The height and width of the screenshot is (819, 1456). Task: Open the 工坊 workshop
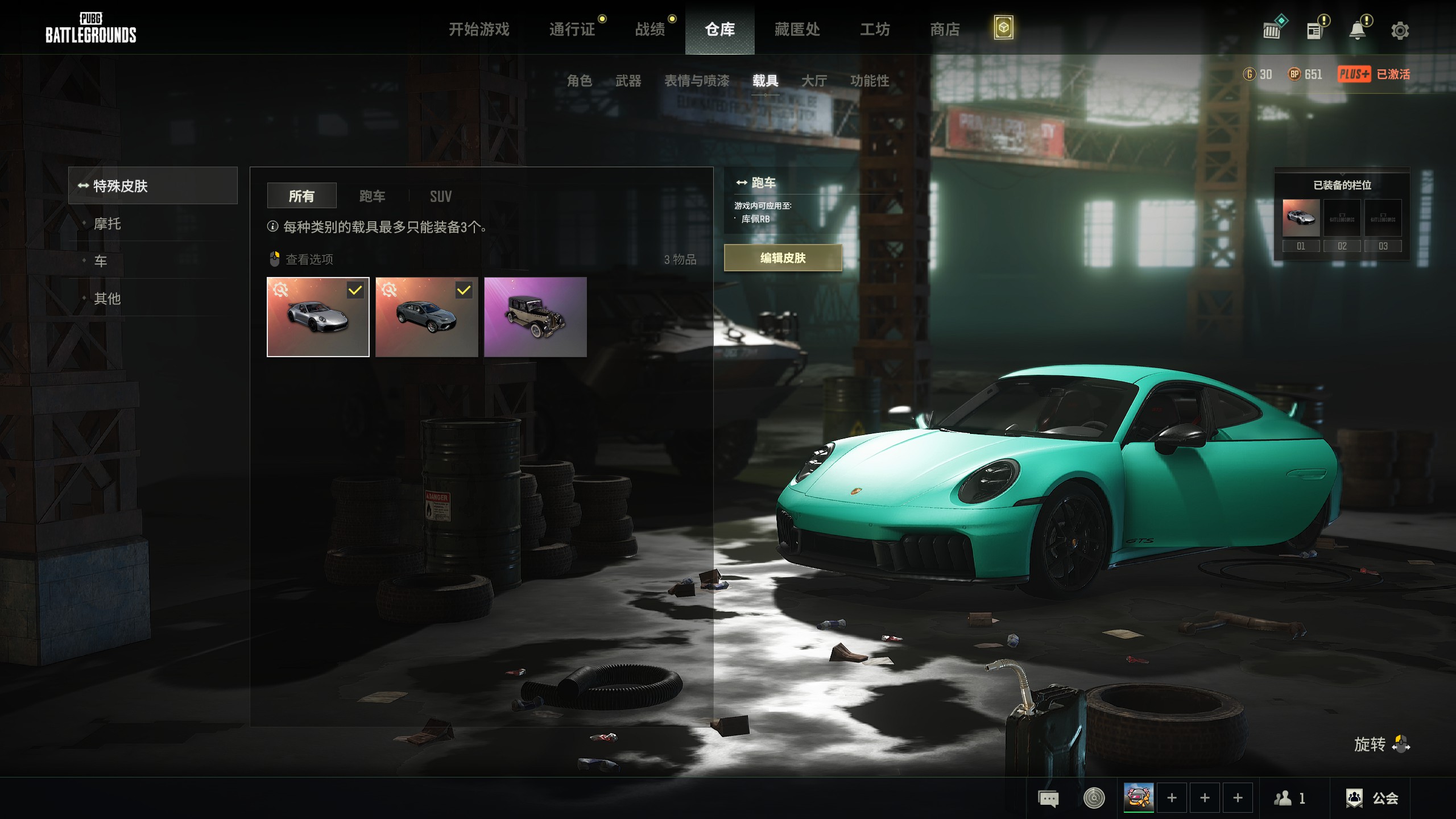875,29
